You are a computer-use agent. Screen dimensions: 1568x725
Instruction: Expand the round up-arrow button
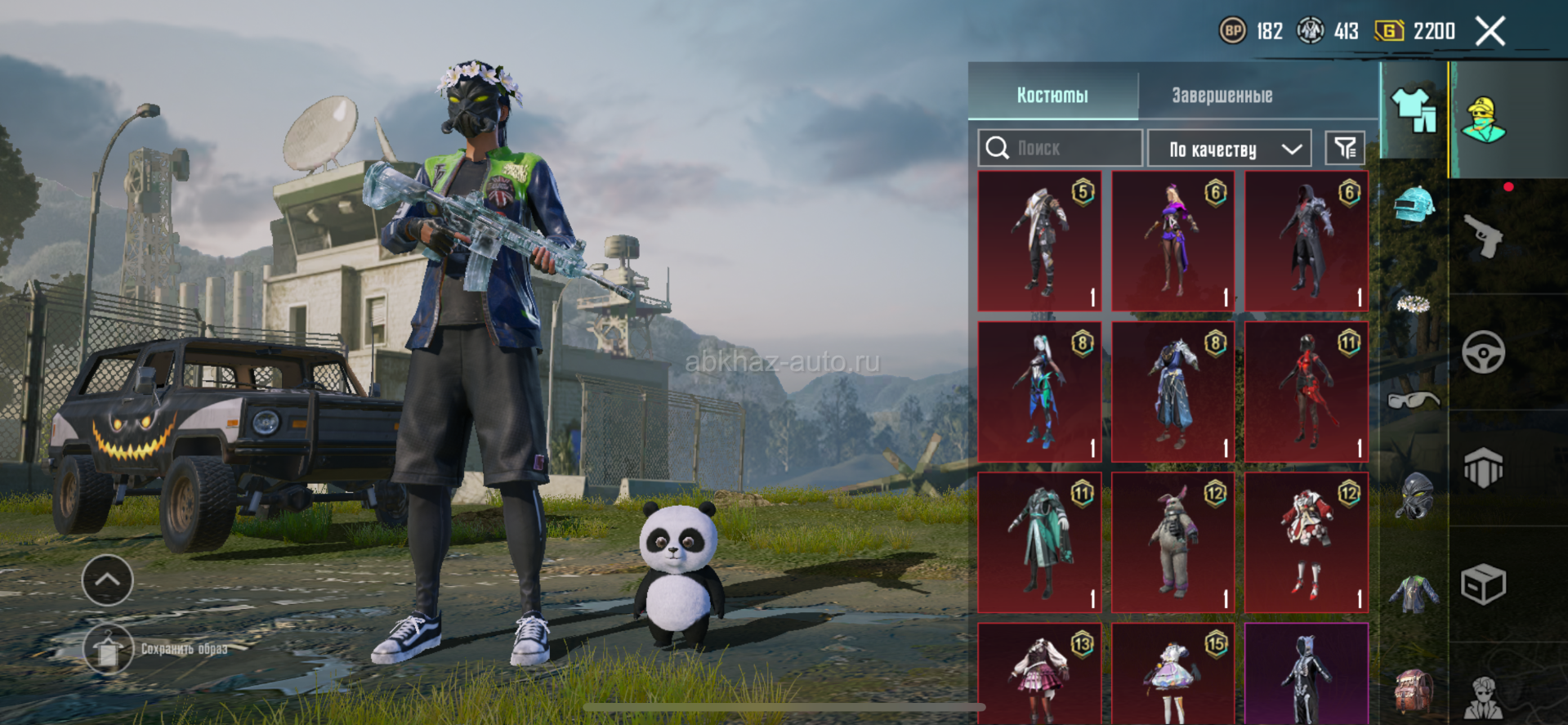tap(108, 580)
